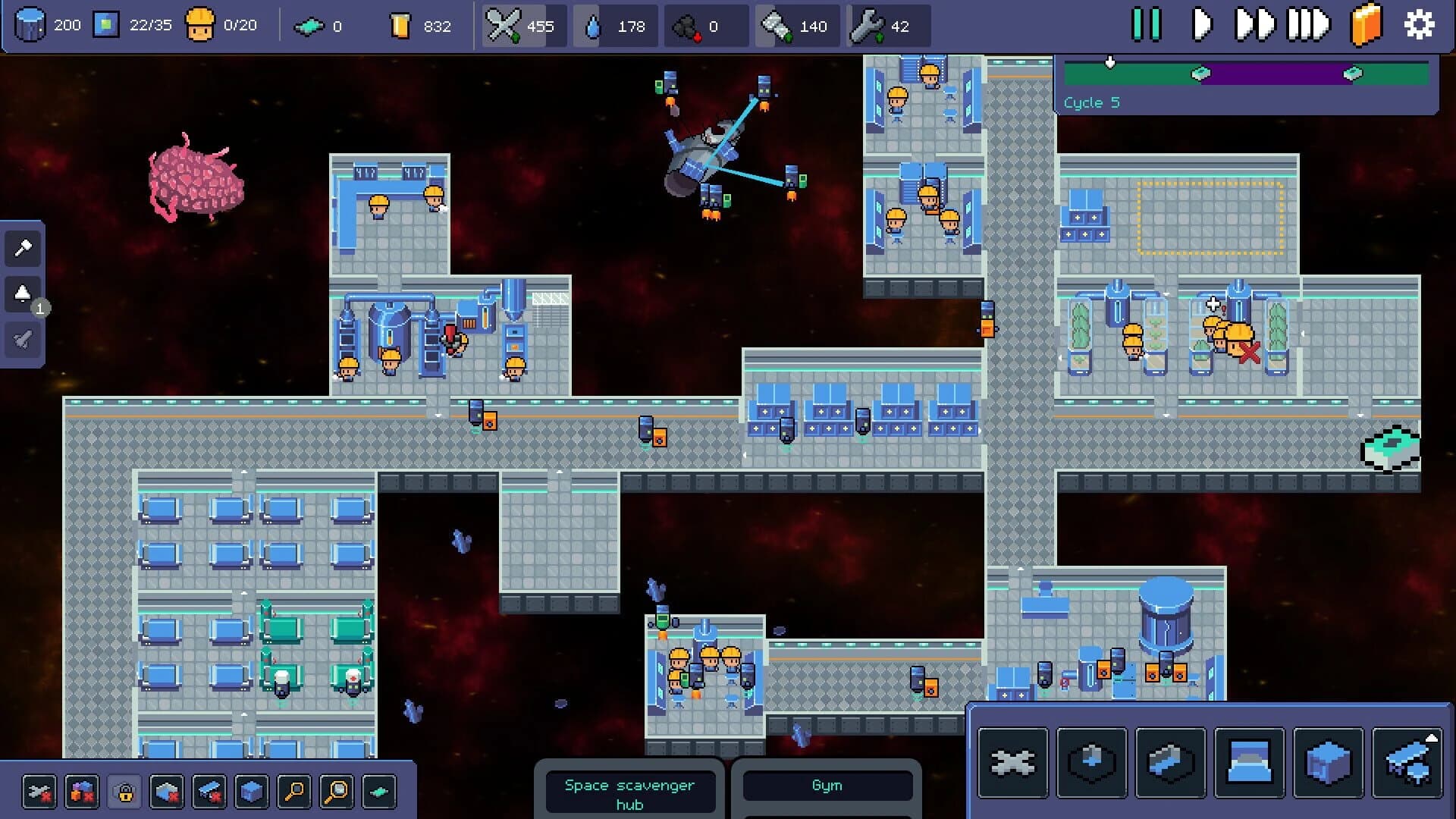The height and width of the screenshot is (819, 1456).
Task: Select the Gym tab
Action: (827, 786)
